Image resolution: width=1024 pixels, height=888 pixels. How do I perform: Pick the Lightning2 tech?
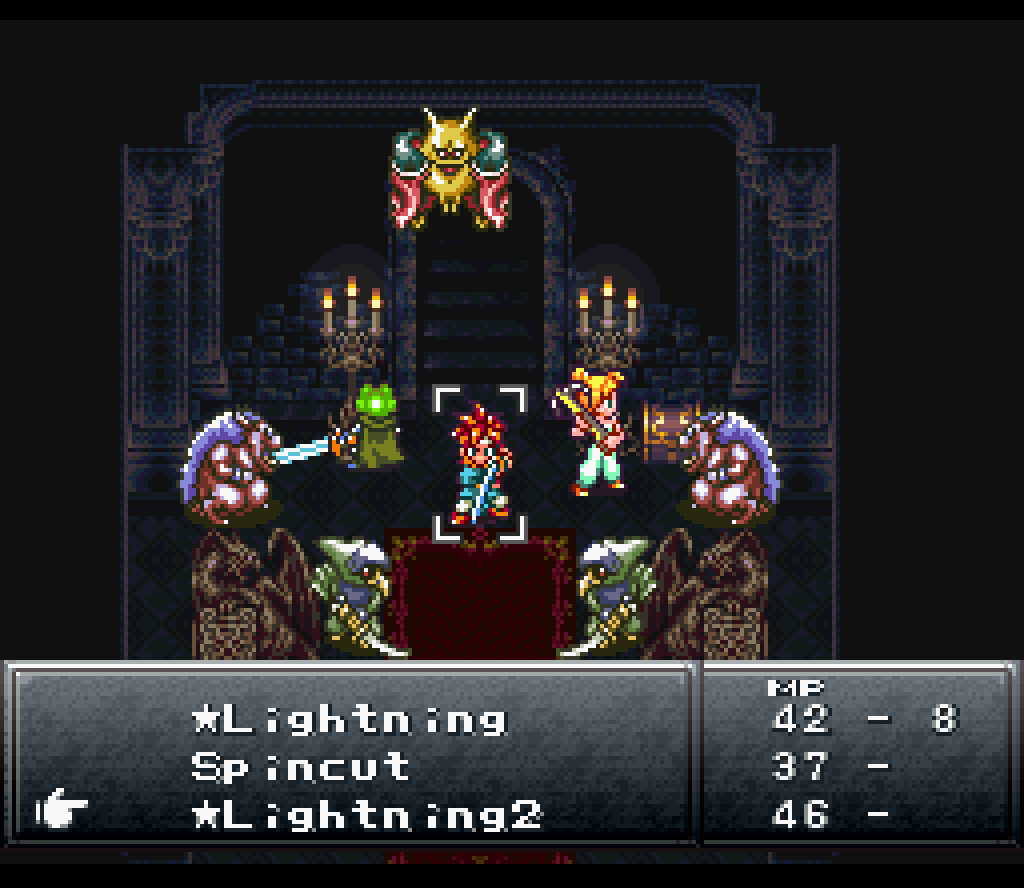point(366,815)
